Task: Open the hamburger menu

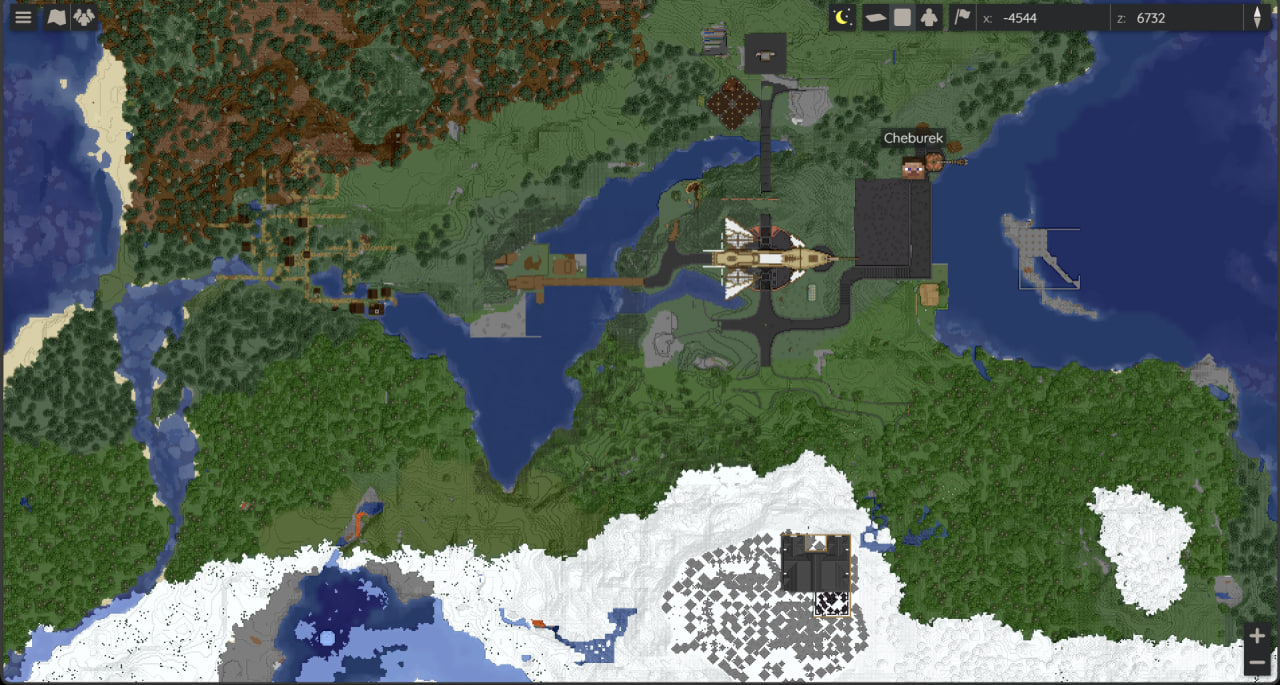Action: [x=23, y=18]
